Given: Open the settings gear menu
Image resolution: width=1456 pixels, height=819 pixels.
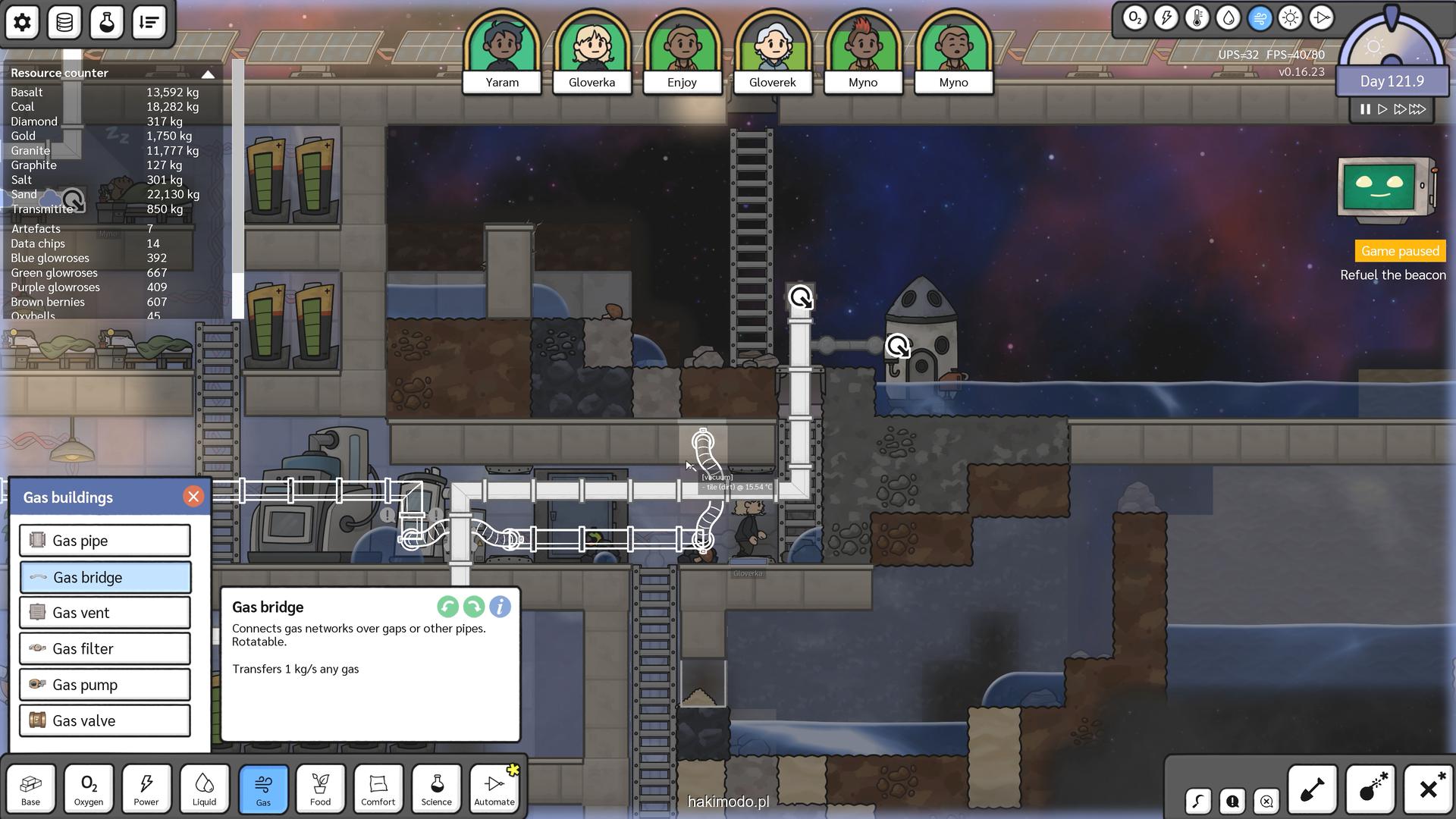Looking at the screenshot, I should pyautogui.click(x=22, y=22).
